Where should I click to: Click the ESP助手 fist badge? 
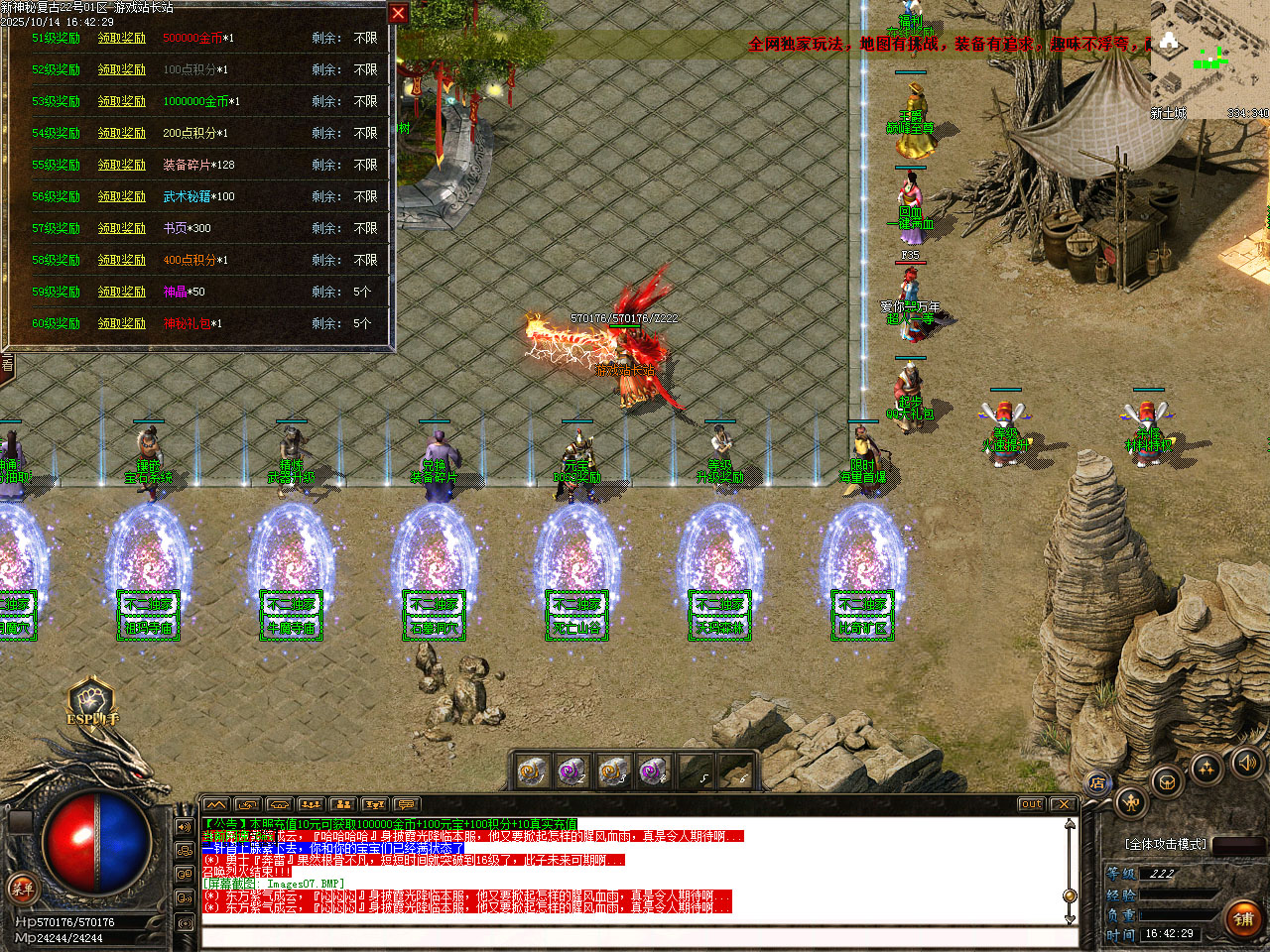(90, 701)
